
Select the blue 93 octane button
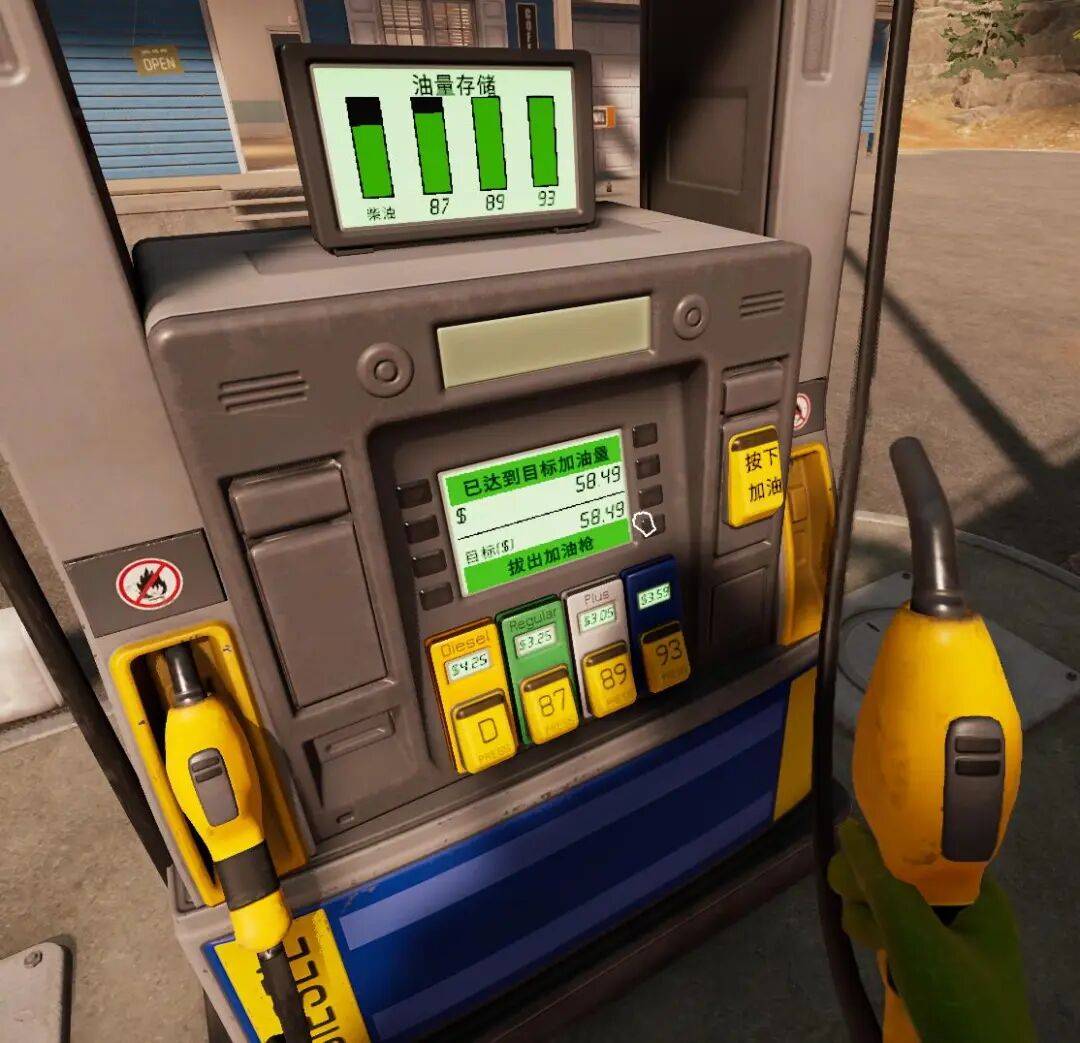coord(664,656)
